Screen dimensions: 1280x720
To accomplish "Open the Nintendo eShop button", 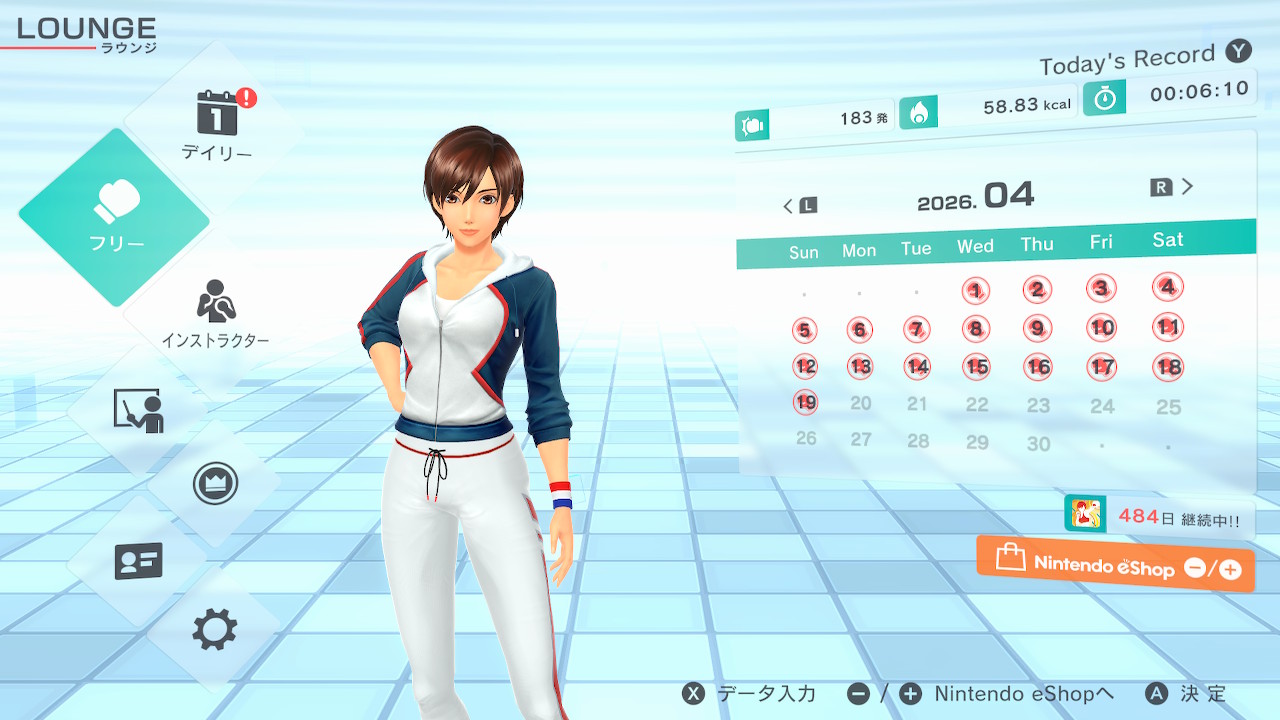I will pos(1115,565).
